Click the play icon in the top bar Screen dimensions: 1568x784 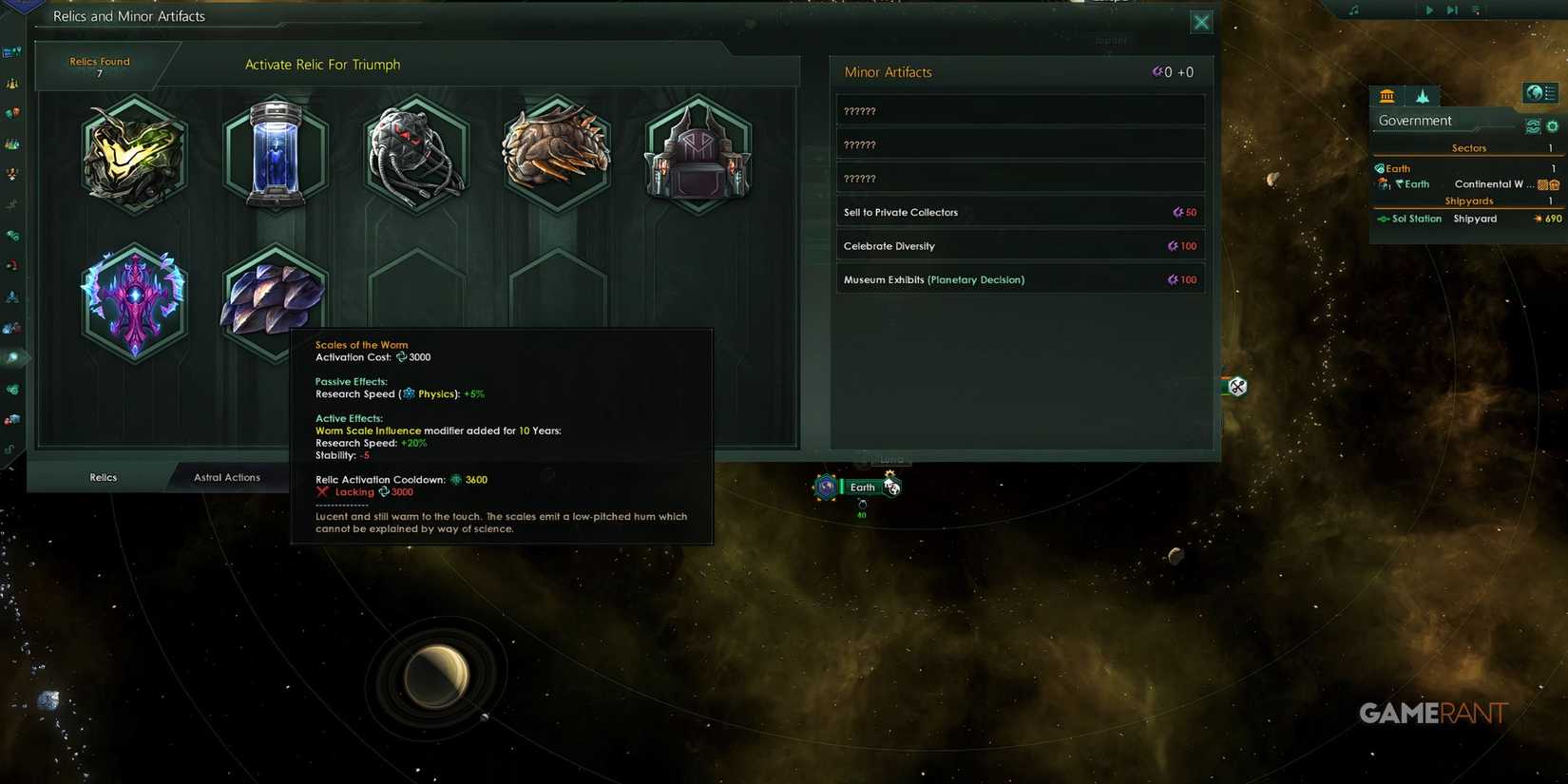(x=1429, y=10)
